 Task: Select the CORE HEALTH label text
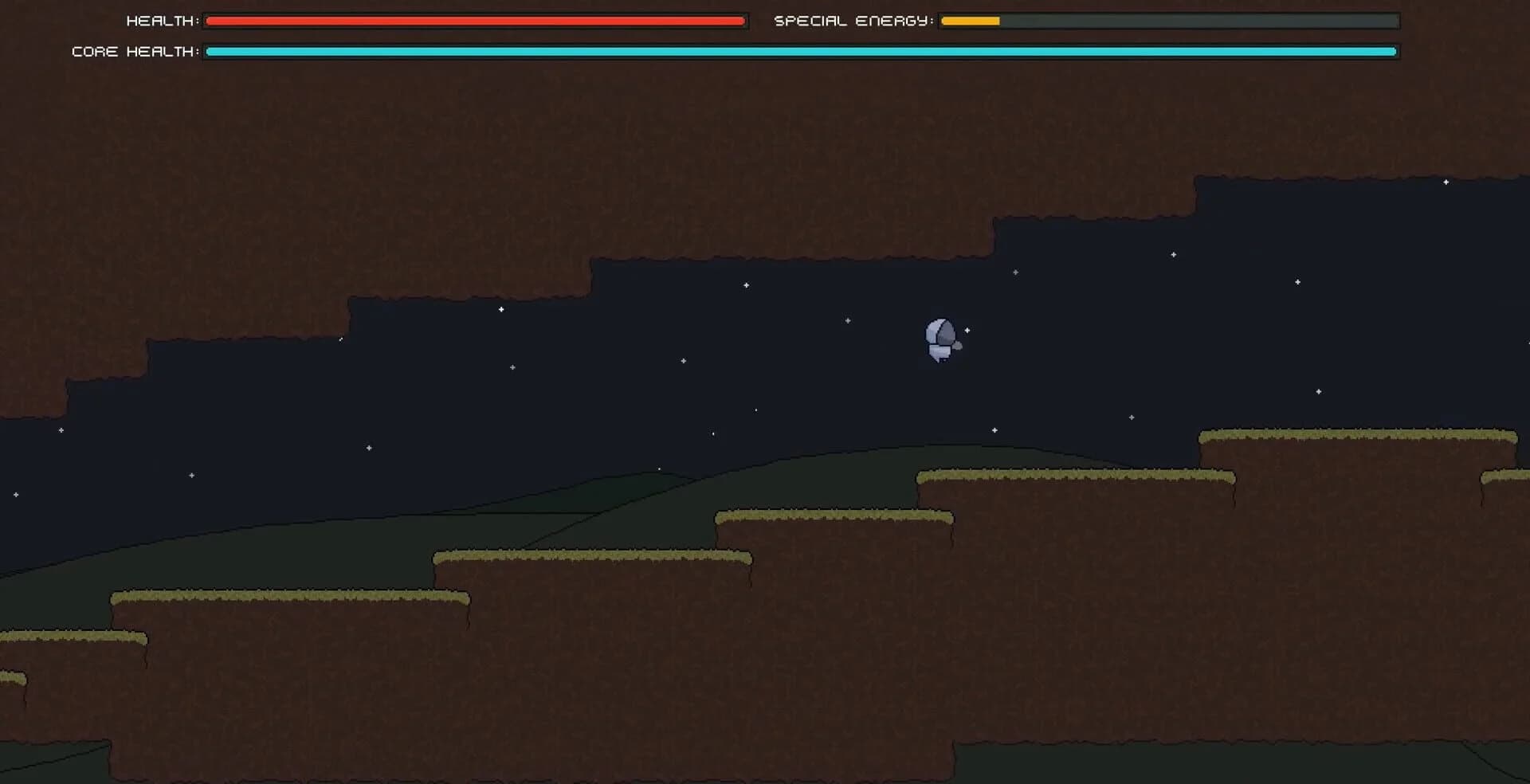[135, 51]
